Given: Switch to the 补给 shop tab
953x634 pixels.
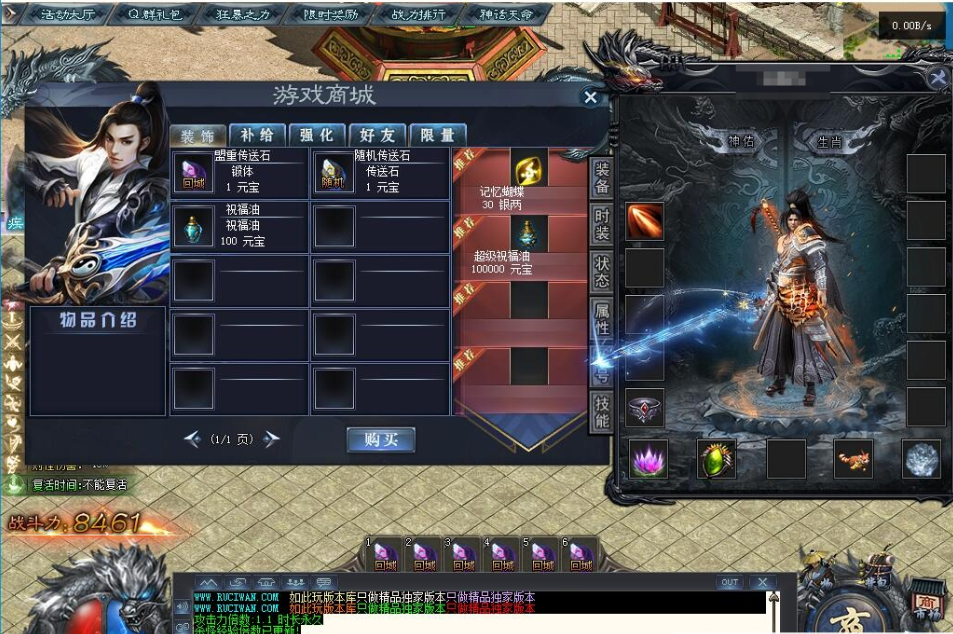Looking at the screenshot, I should pyautogui.click(x=256, y=135).
